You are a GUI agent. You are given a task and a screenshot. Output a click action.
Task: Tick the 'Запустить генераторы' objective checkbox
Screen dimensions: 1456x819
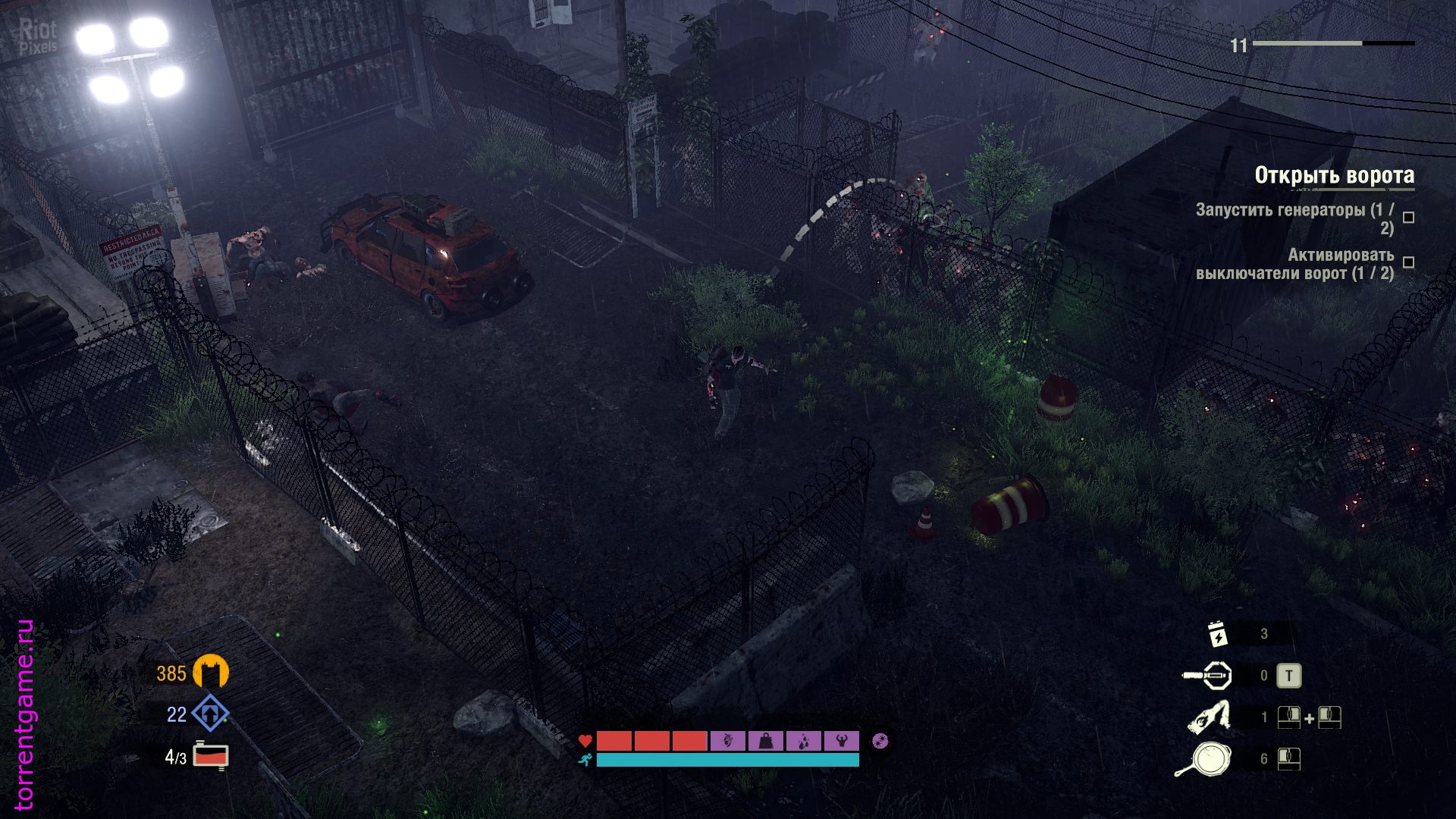pyautogui.click(x=1408, y=218)
